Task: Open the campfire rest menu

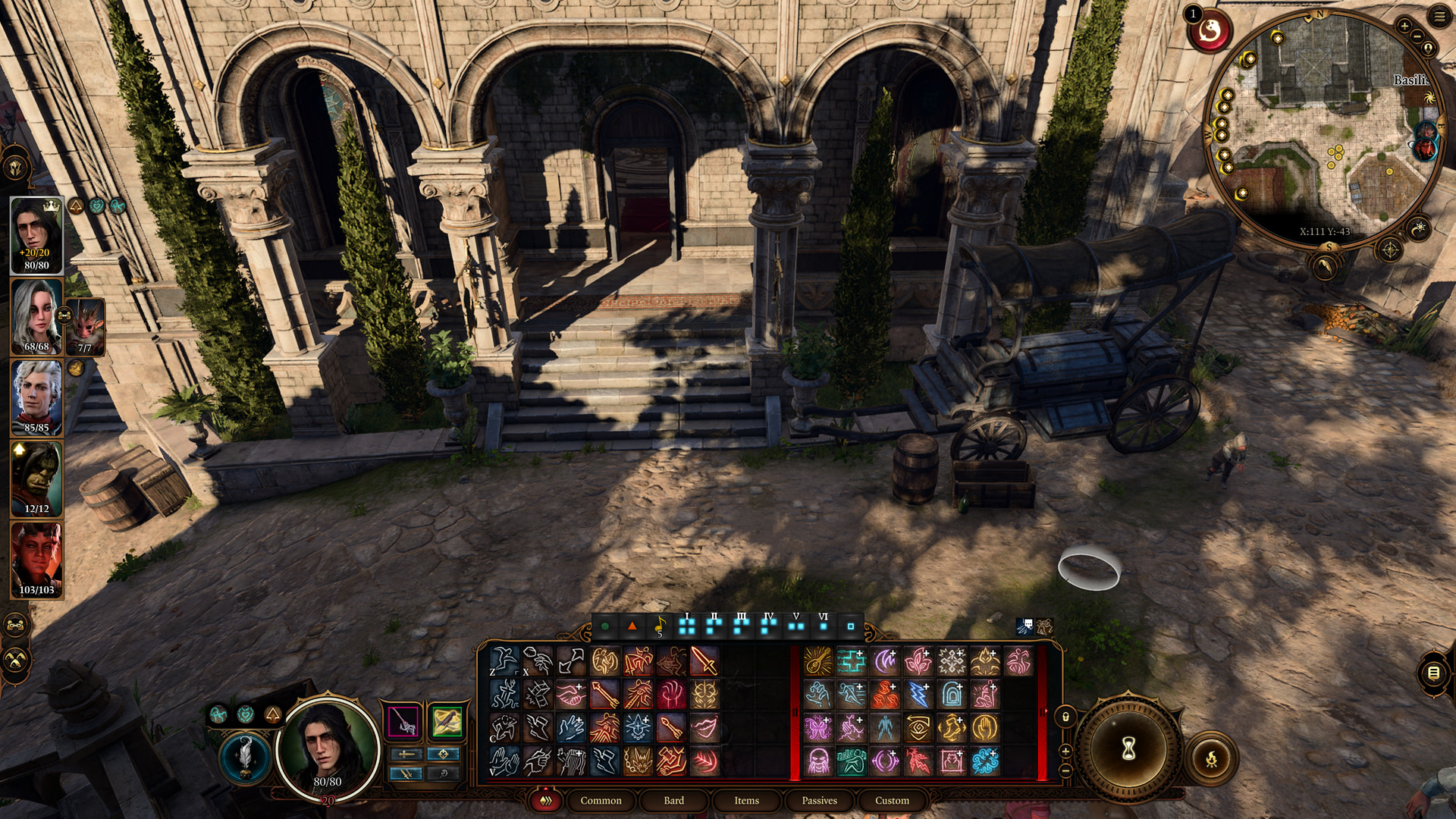Action: (x=1212, y=758)
